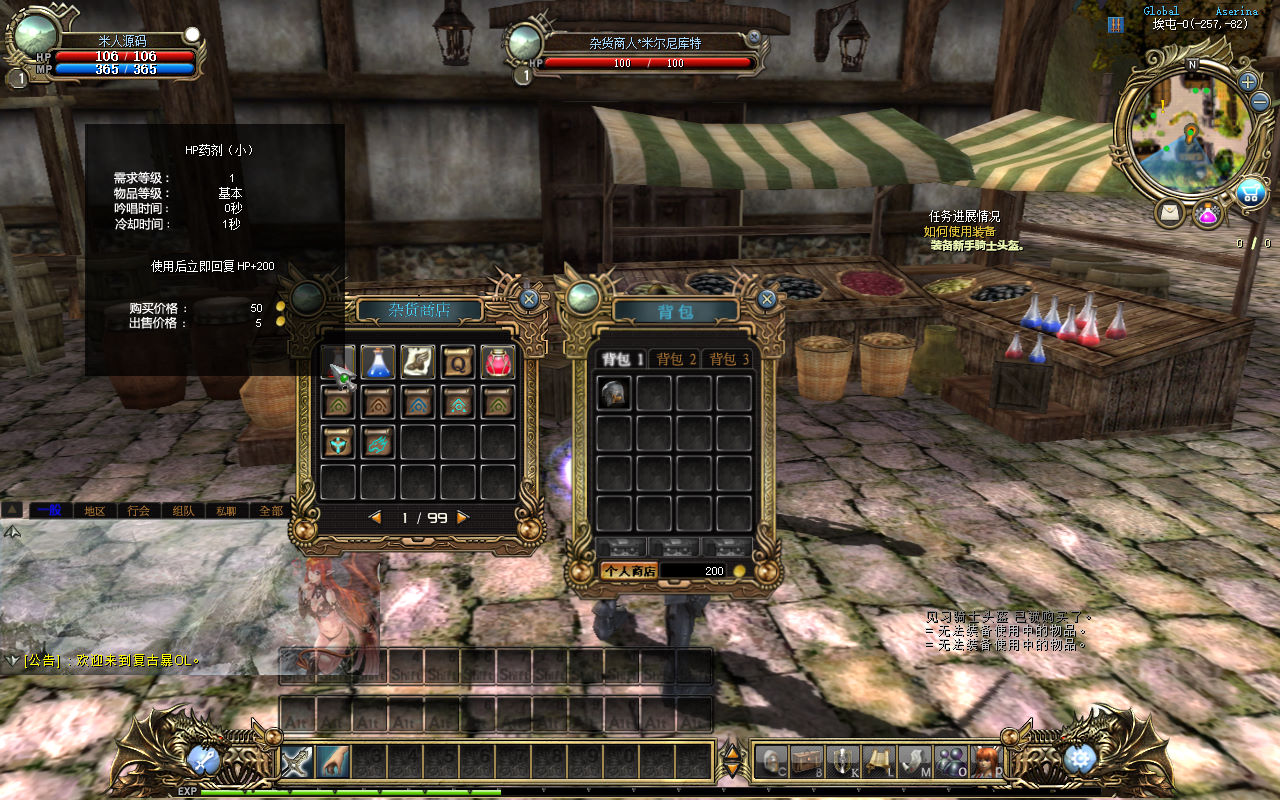Open the 背包 3 bag tab
Image resolution: width=1280 pixels, height=800 pixels.
point(729,359)
